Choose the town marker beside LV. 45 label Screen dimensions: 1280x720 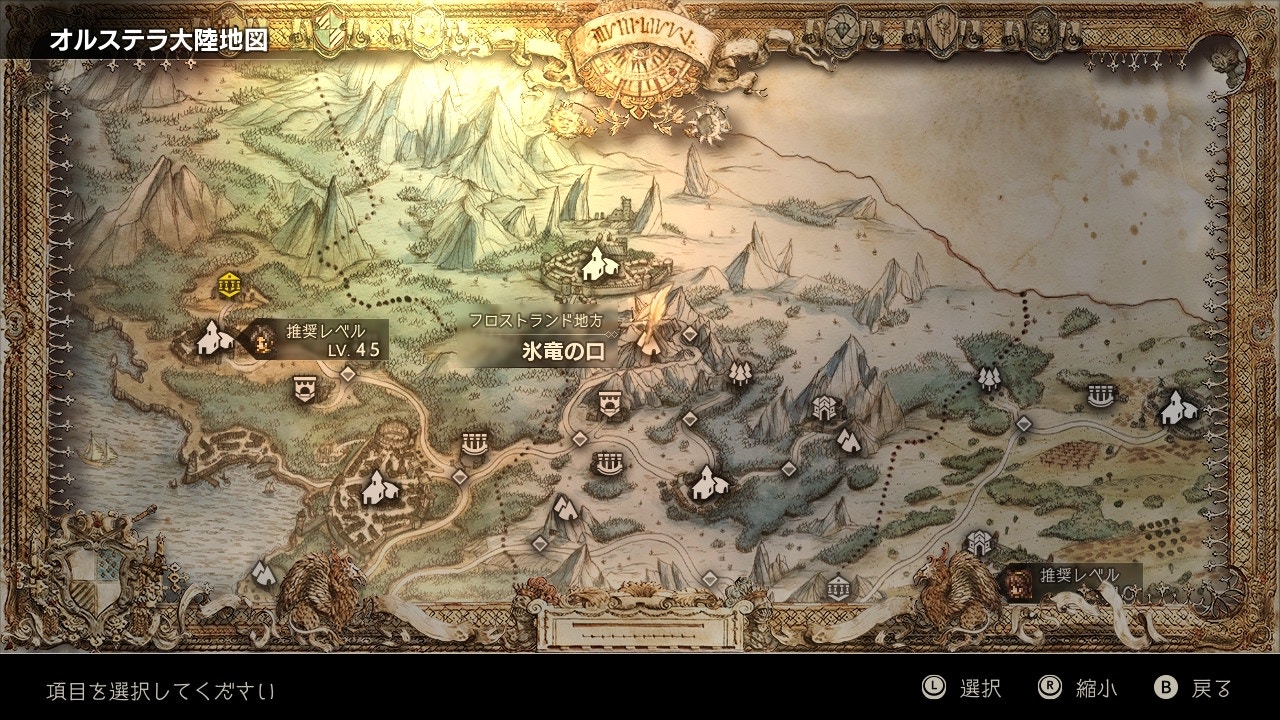(209, 339)
